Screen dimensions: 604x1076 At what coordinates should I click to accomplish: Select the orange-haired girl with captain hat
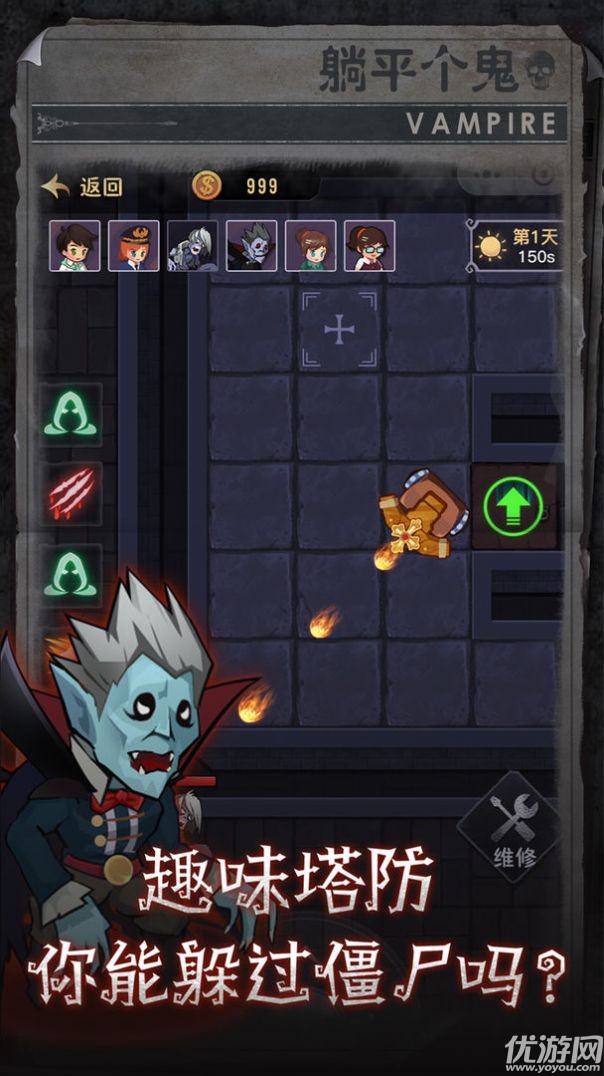134,246
